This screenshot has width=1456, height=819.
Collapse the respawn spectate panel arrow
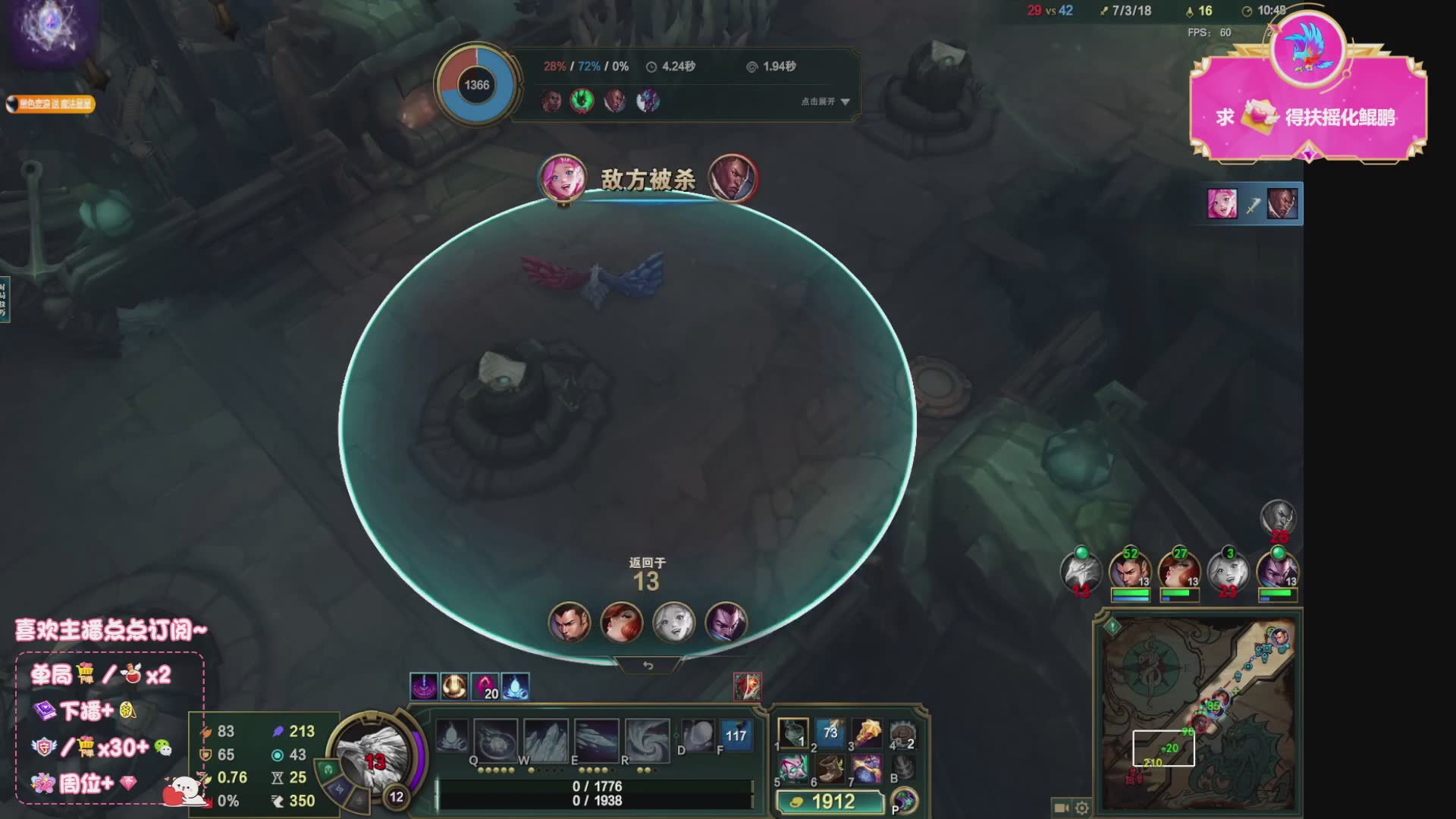[x=648, y=666]
